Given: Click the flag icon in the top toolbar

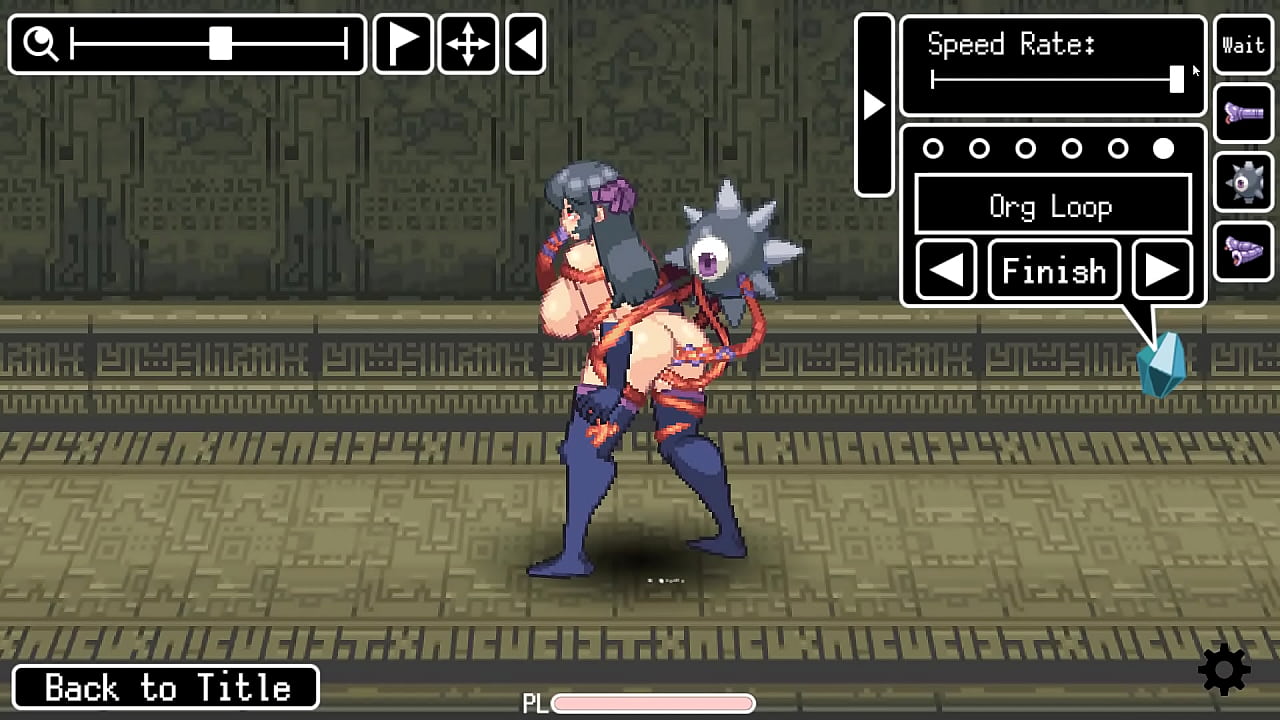Looking at the screenshot, I should pos(403,44).
